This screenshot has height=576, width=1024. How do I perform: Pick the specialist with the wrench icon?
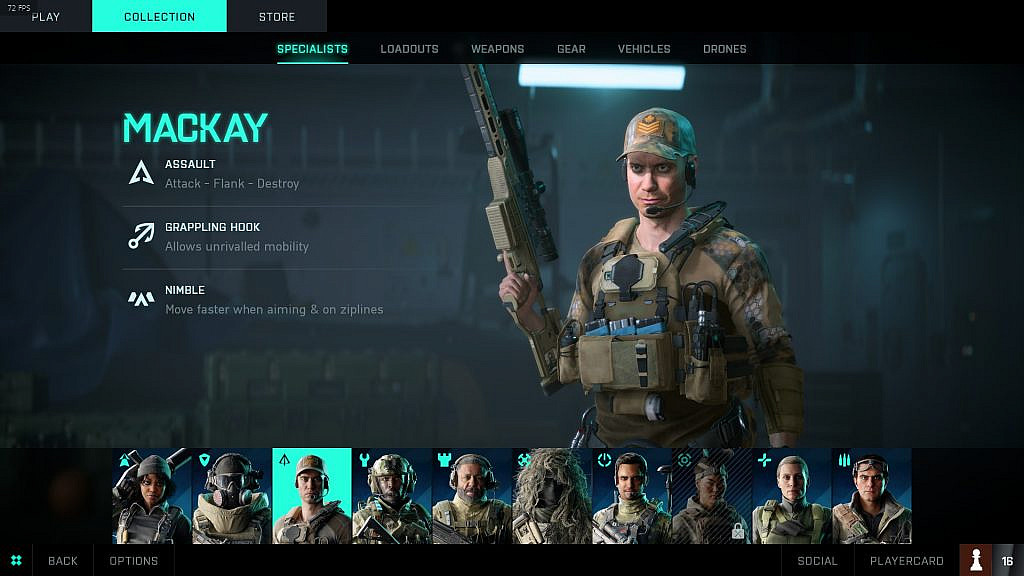(392, 496)
